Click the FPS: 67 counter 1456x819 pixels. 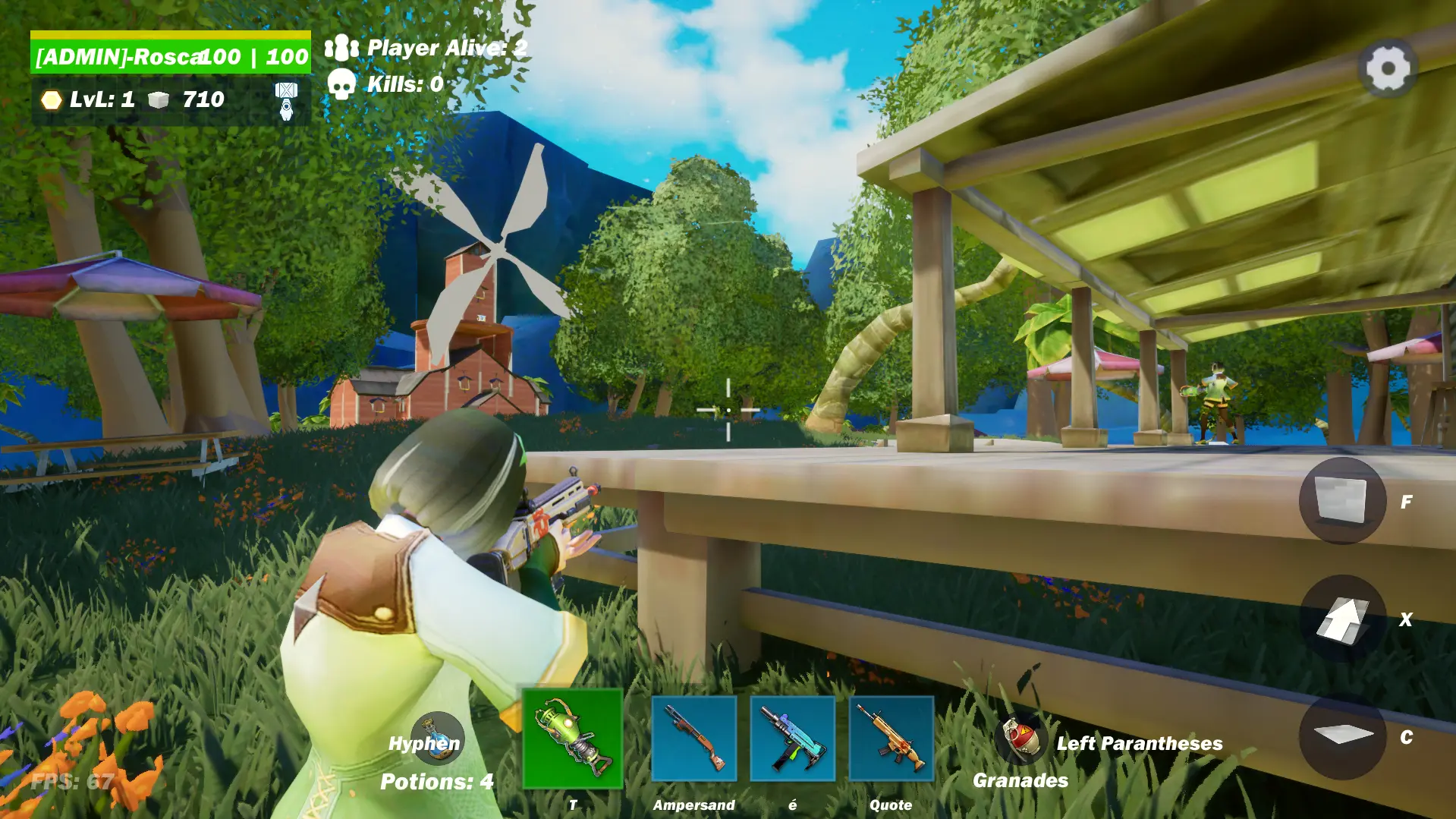tap(70, 780)
